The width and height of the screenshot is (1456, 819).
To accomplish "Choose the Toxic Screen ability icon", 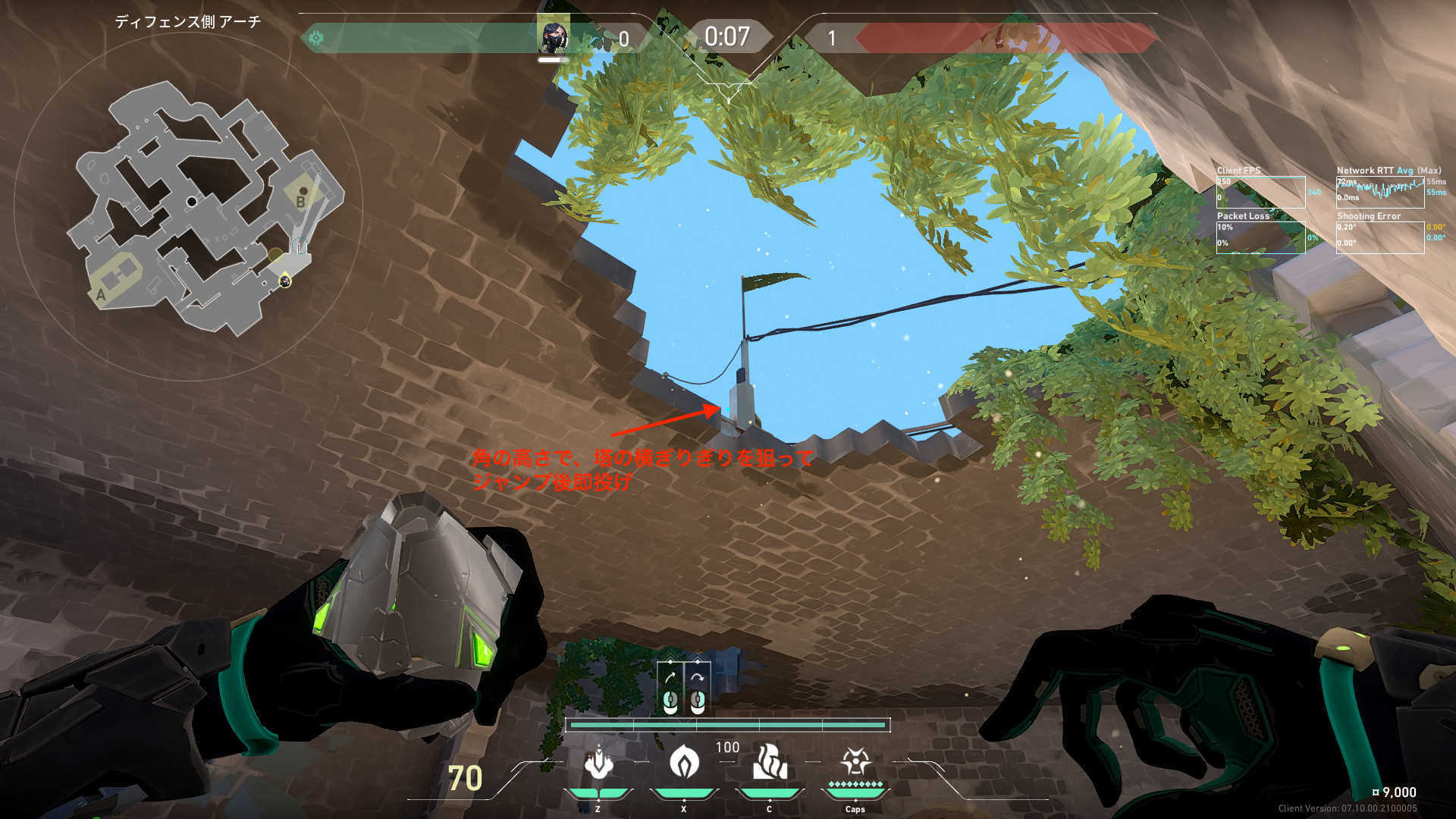I will [x=770, y=762].
